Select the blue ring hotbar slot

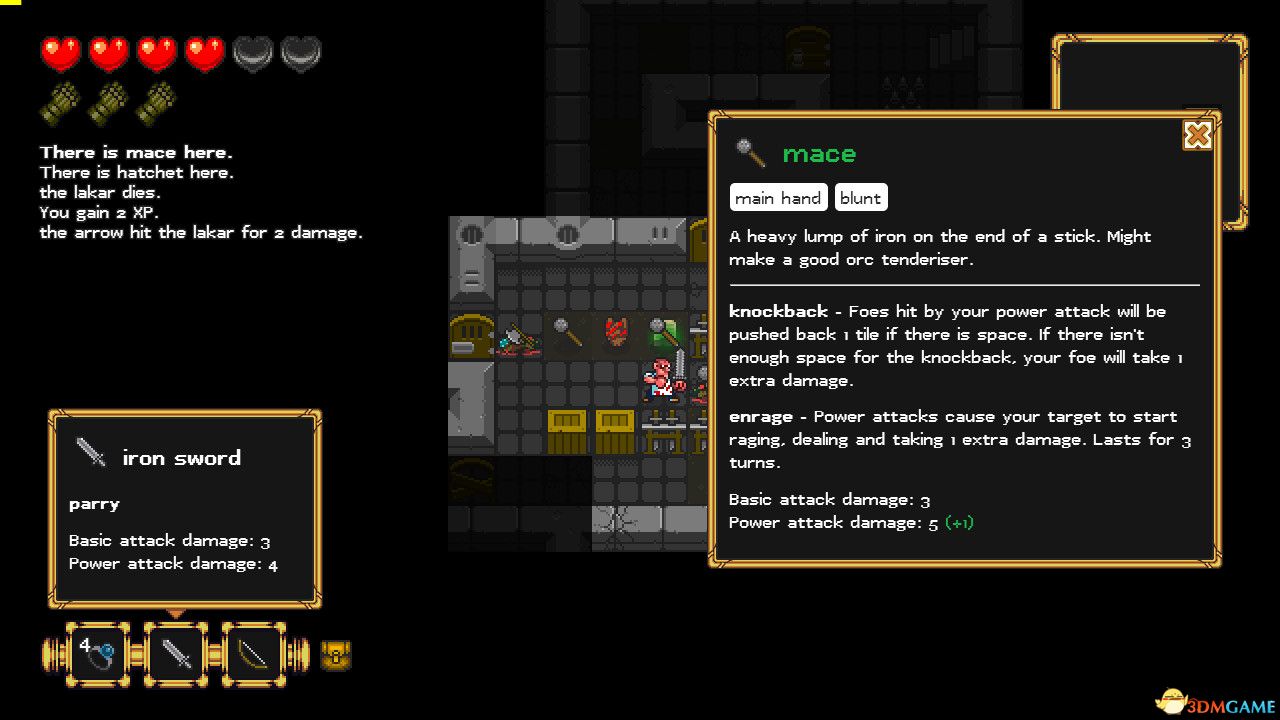coord(98,654)
